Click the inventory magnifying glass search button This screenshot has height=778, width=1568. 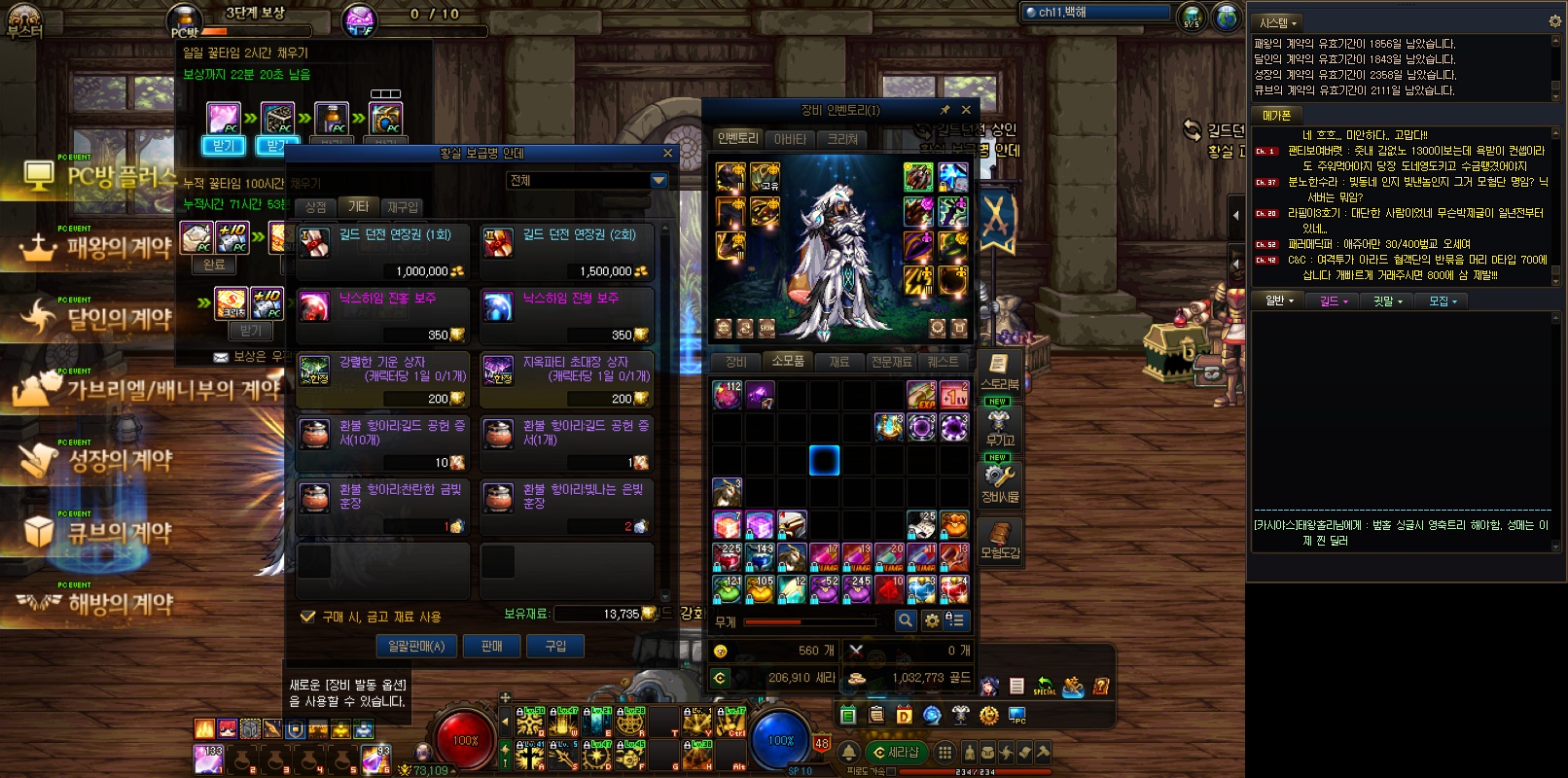(x=906, y=619)
